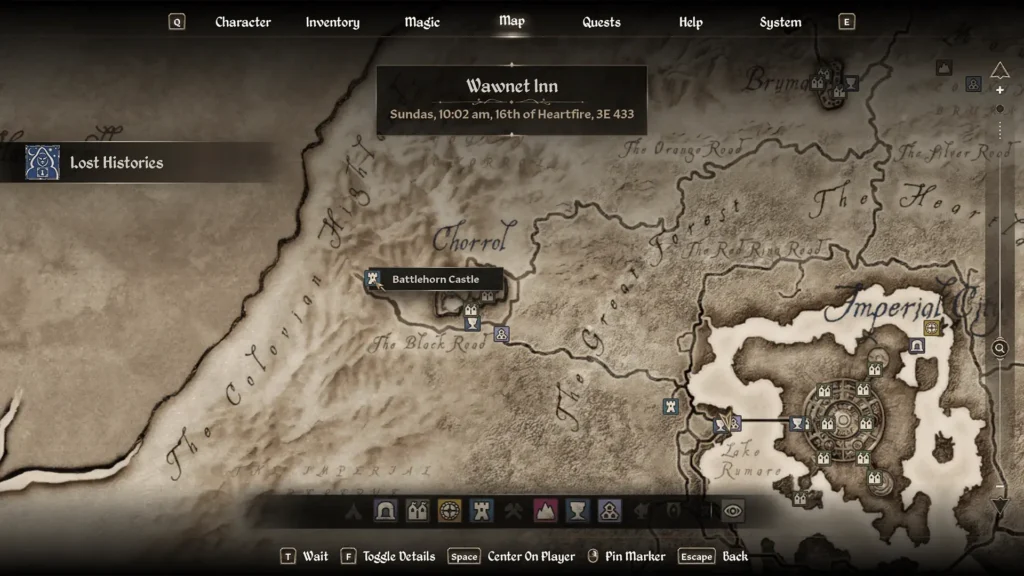Click the blue tower marker west of Lake Rumare
The height and width of the screenshot is (576, 1024).
click(x=671, y=407)
